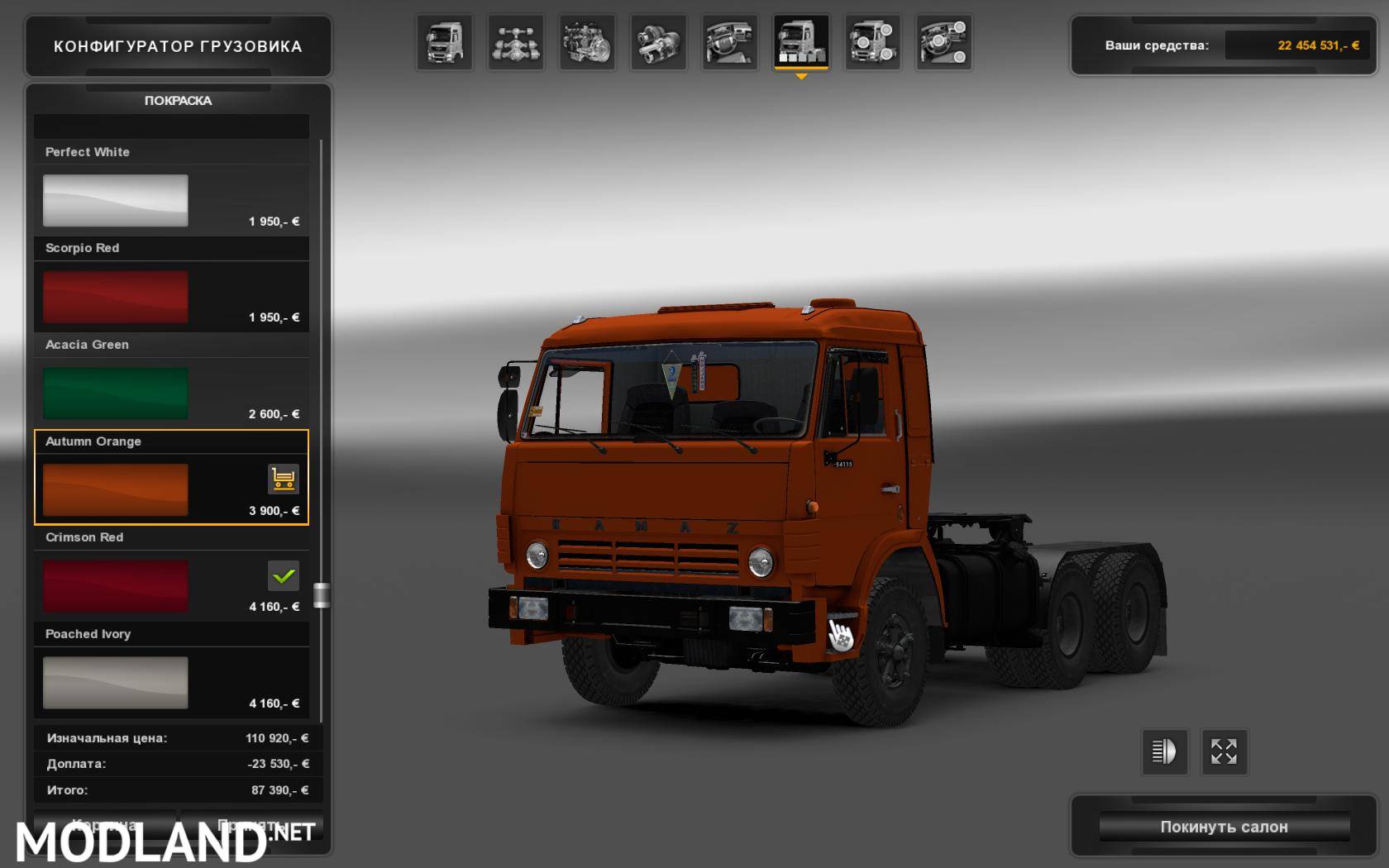Open the truck cabin category tab
The height and width of the screenshot is (868, 1389).
click(445, 42)
